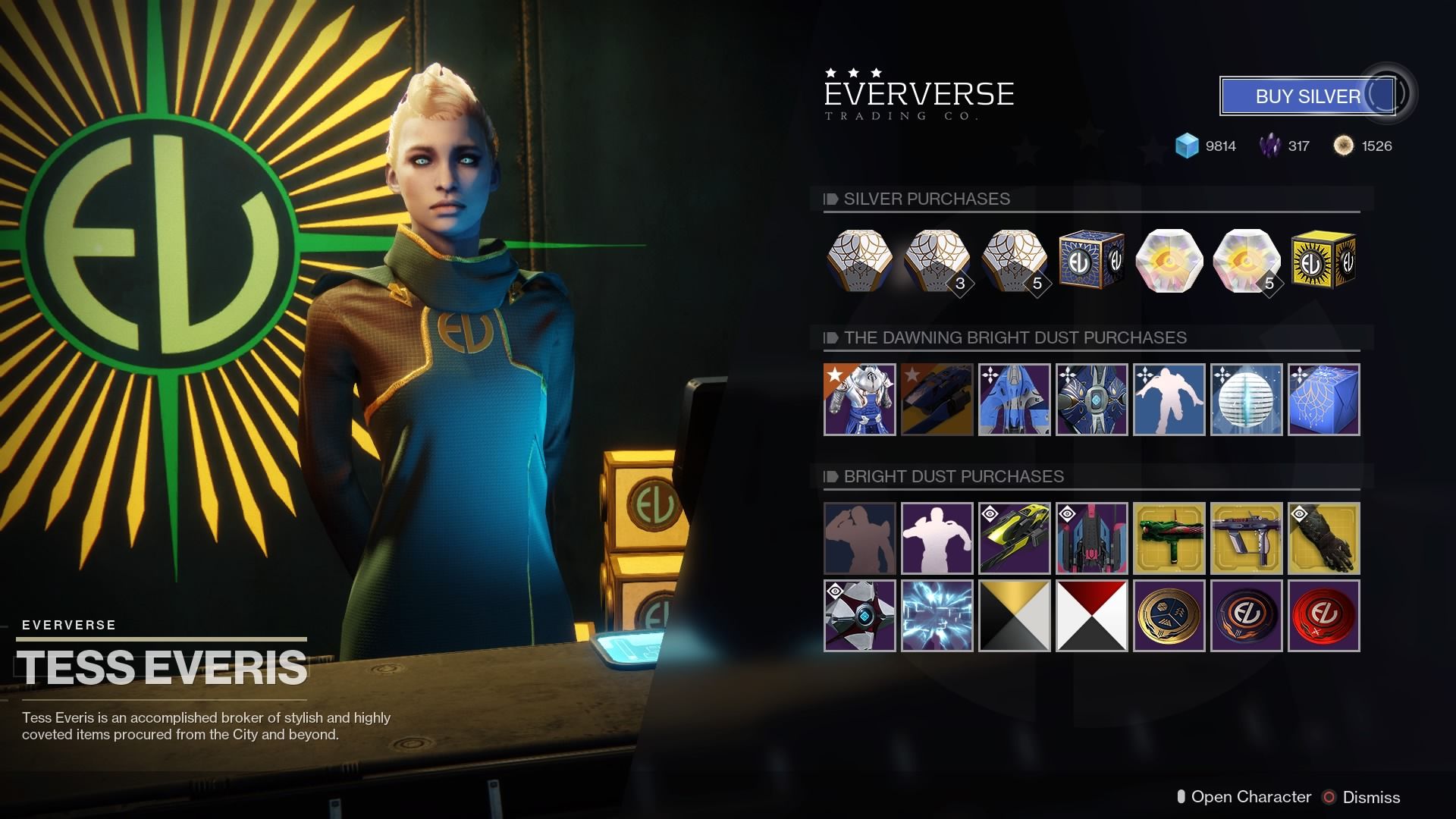The width and height of the screenshot is (1456, 819).
Task: Select the silver armor with orange star
Action: click(859, 400)
